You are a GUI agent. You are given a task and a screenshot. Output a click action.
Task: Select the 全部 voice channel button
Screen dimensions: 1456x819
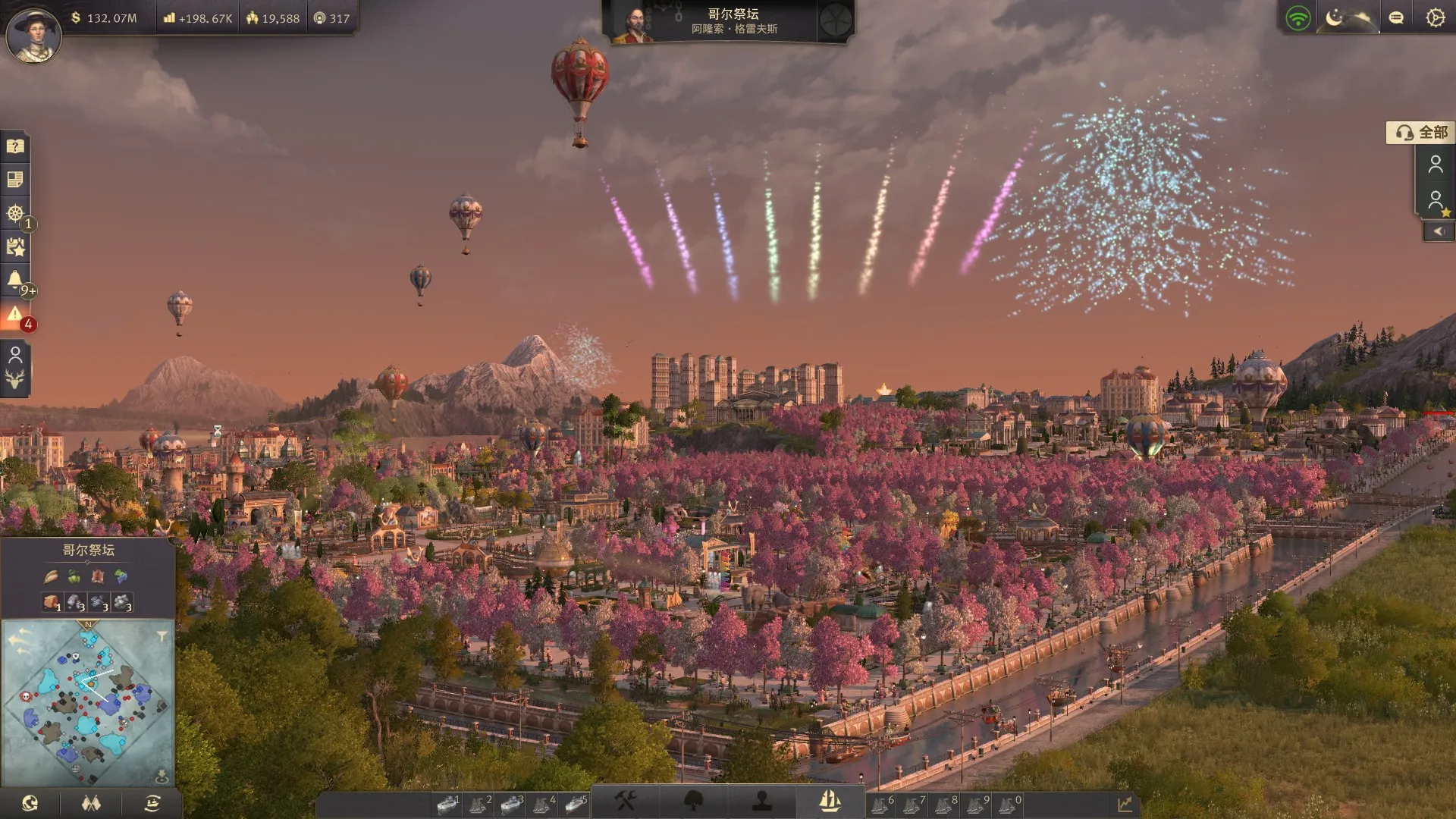1421,133
